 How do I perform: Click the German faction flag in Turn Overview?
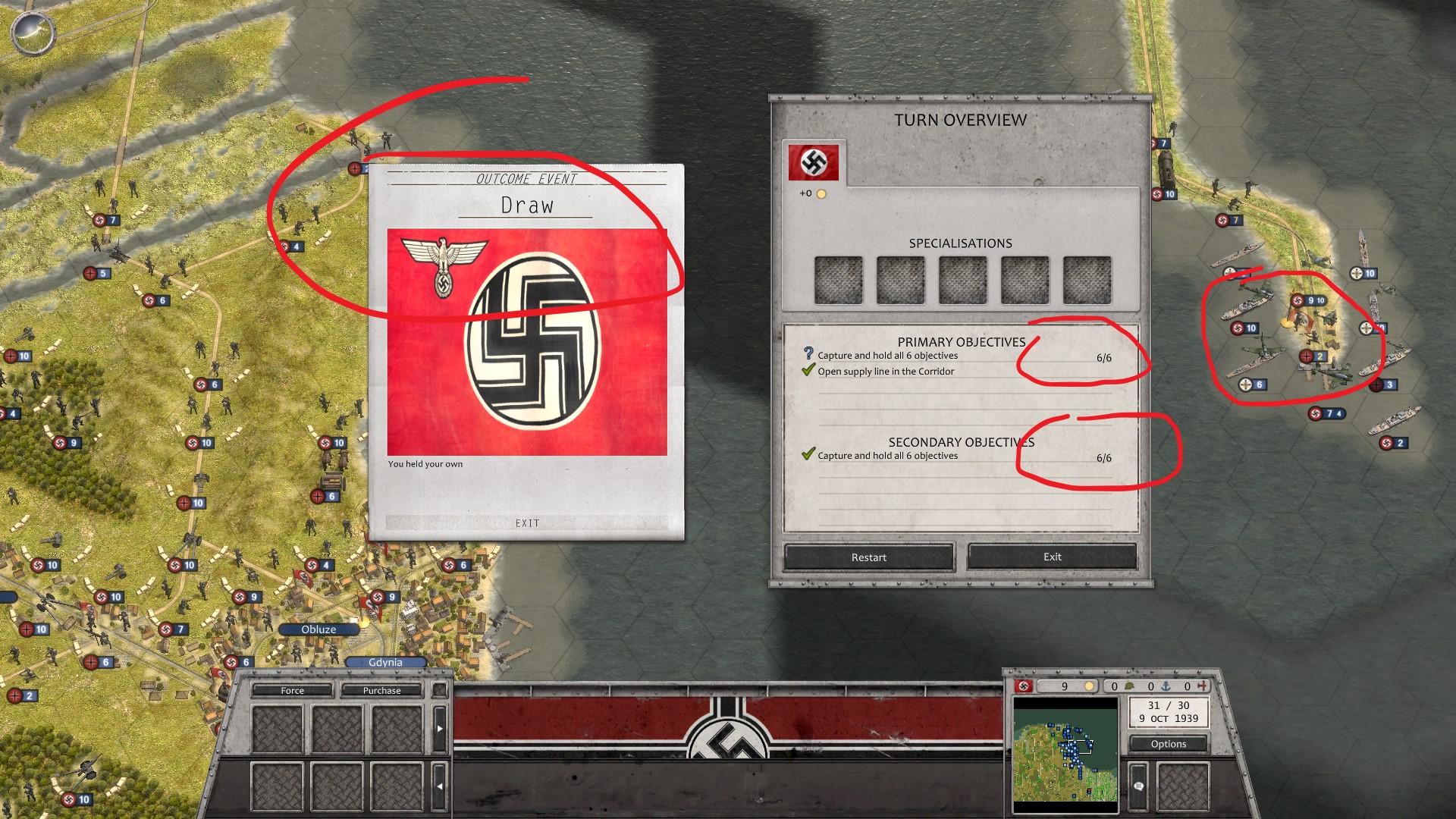pyautogui.click(x=813, y=162)
